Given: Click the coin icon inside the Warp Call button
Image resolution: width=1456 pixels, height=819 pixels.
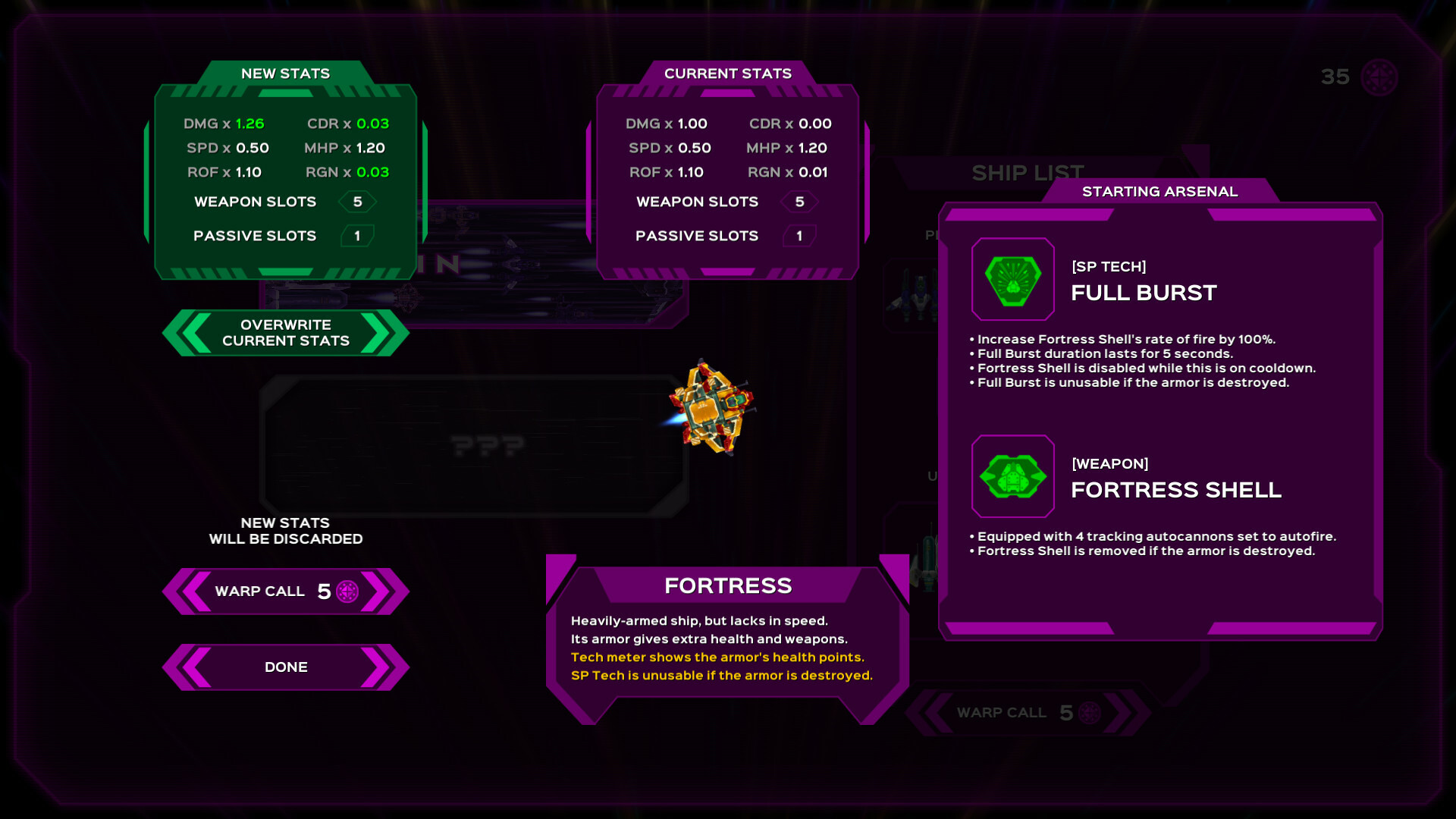Looking at the screenshot, I should (348, 591).
